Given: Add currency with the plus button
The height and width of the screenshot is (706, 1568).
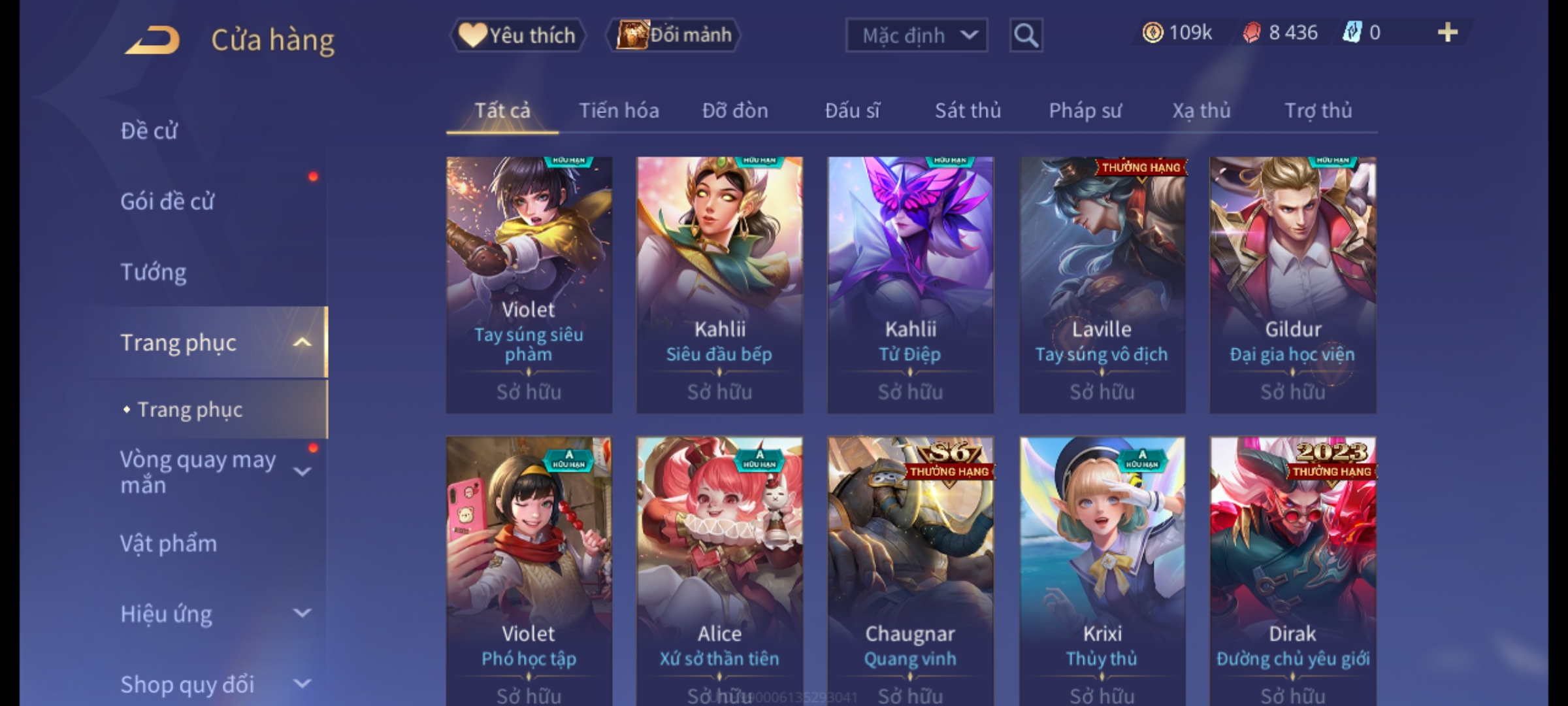Looking at the screenshot, I should (x=1447, y=33).
